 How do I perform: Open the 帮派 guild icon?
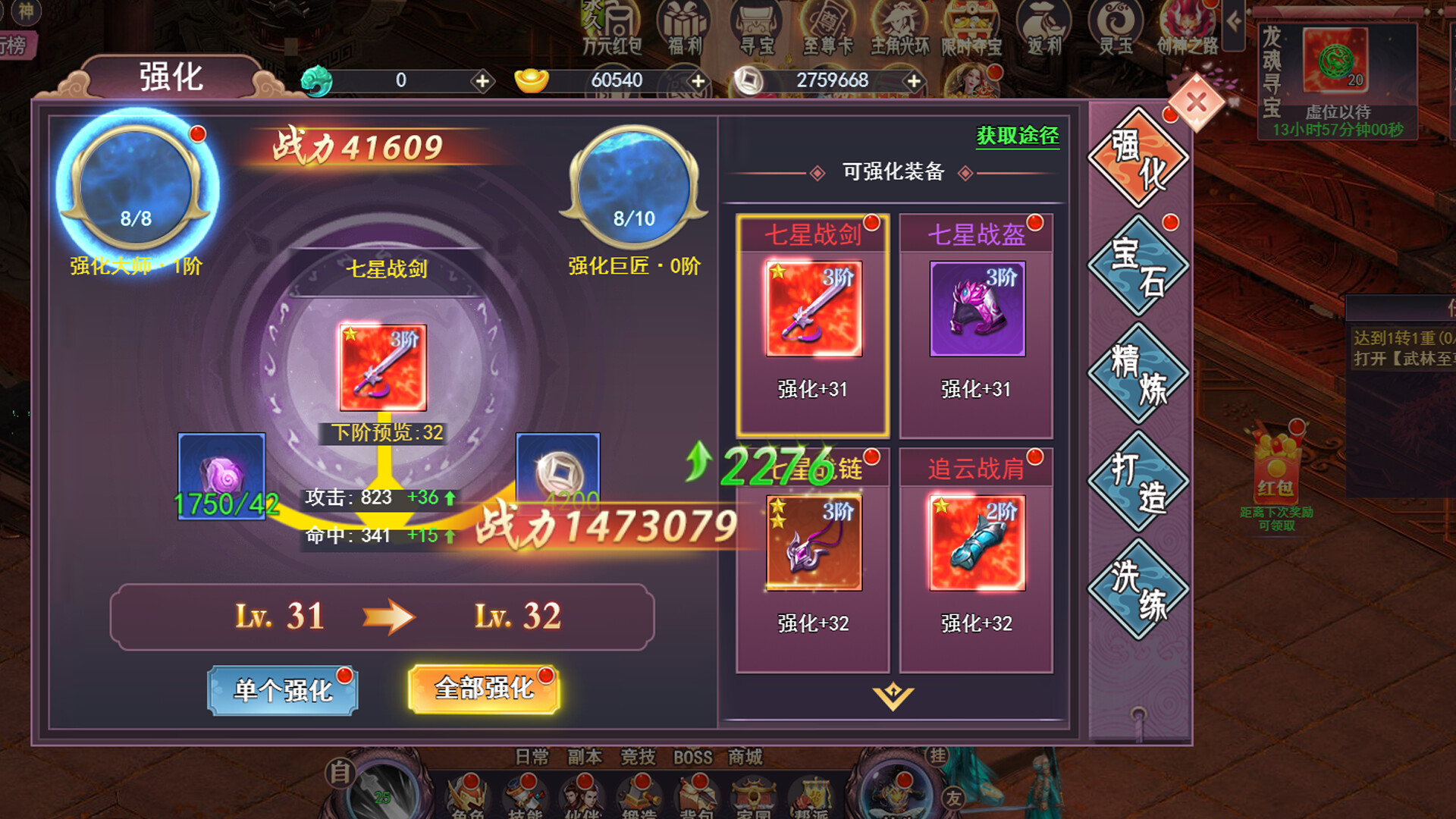(x=812, y=793)
